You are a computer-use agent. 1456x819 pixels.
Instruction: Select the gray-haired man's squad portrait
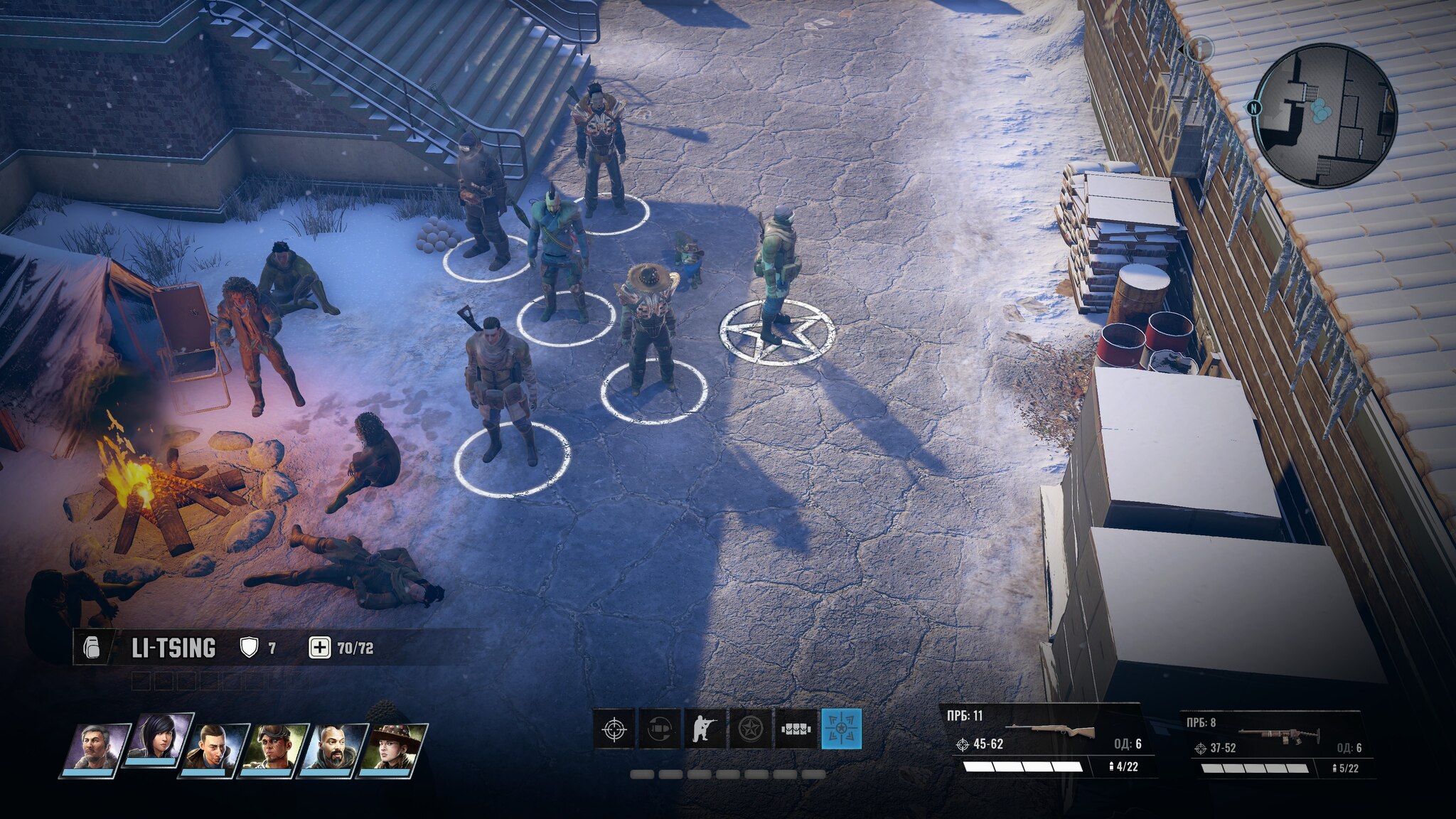tap(95, 749)
